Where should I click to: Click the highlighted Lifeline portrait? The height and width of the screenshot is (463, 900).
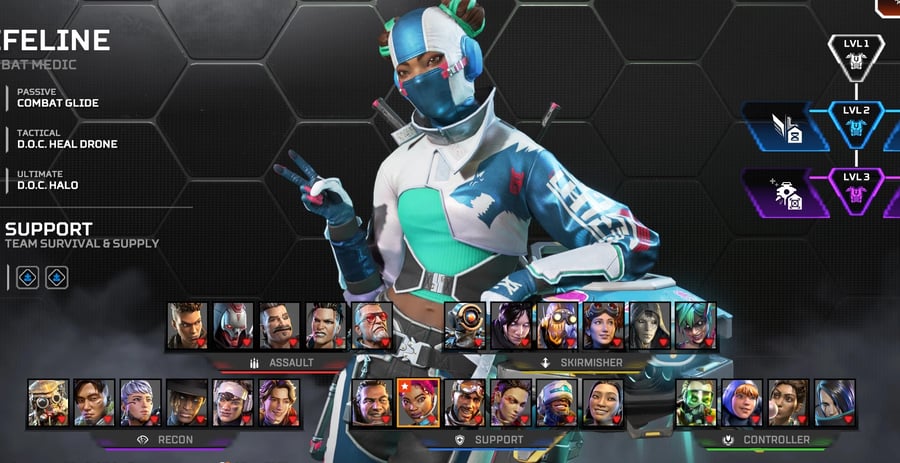[418, 402]
